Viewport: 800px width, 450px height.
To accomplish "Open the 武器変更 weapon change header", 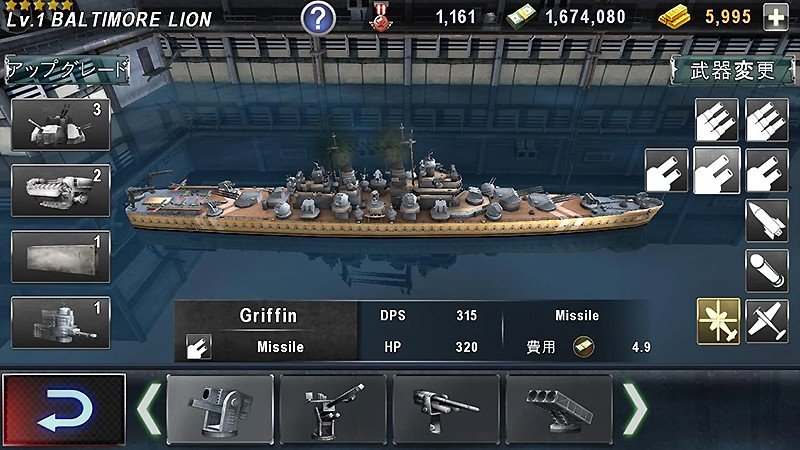I will 732,70.
